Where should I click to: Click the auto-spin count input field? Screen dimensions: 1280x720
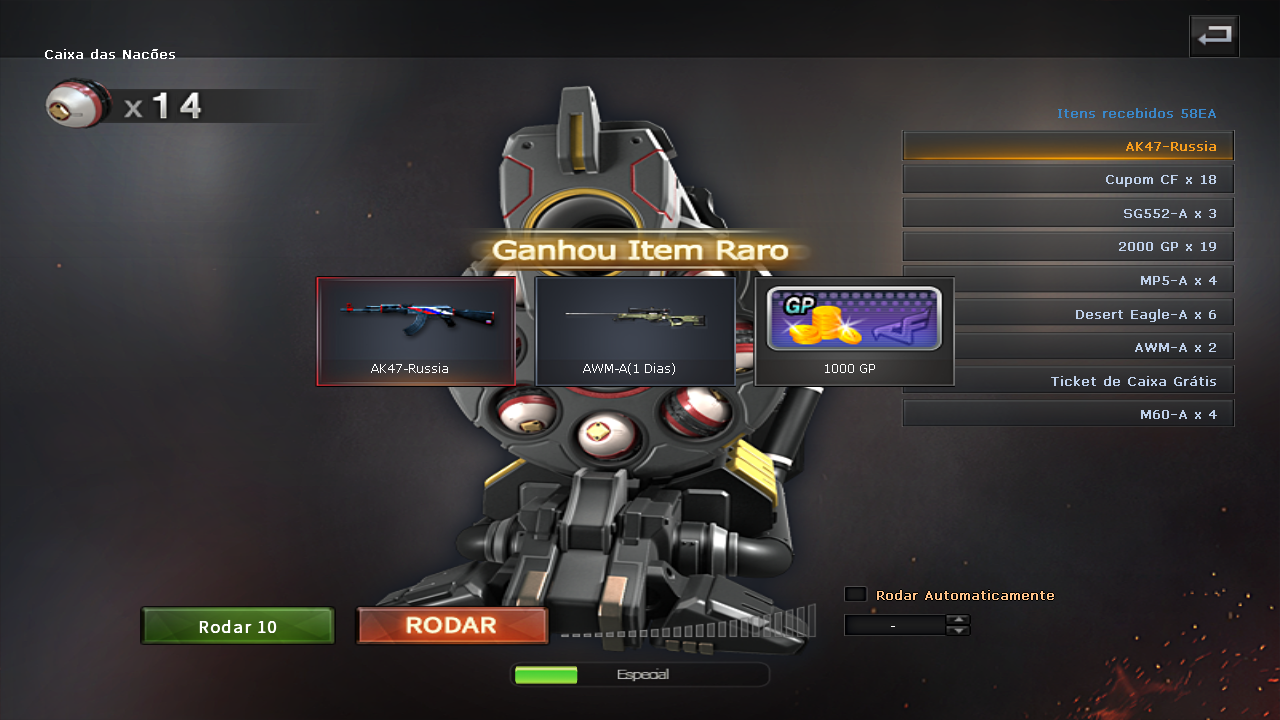(x=894, y=625)
